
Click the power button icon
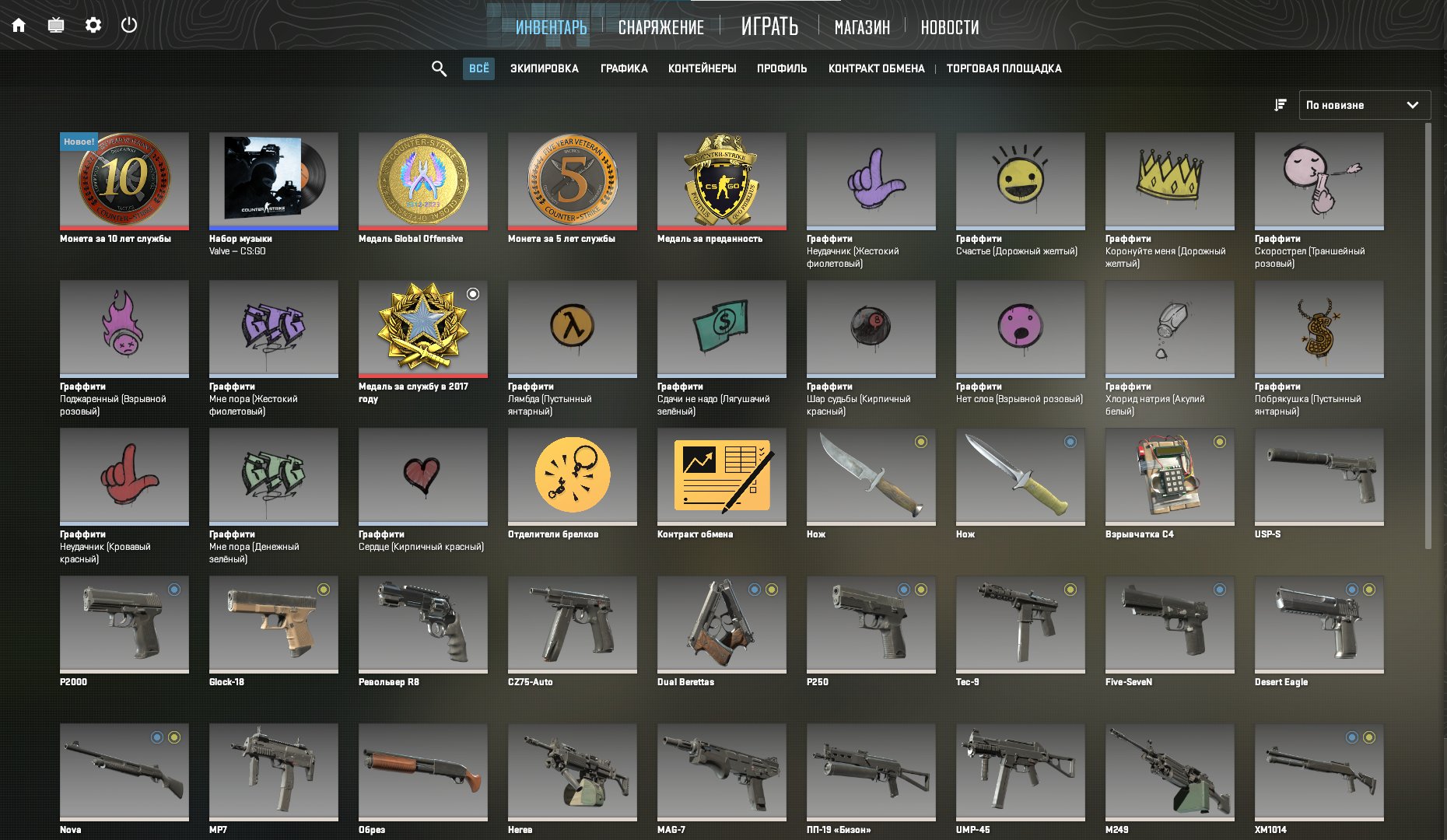tap(129, 24)
